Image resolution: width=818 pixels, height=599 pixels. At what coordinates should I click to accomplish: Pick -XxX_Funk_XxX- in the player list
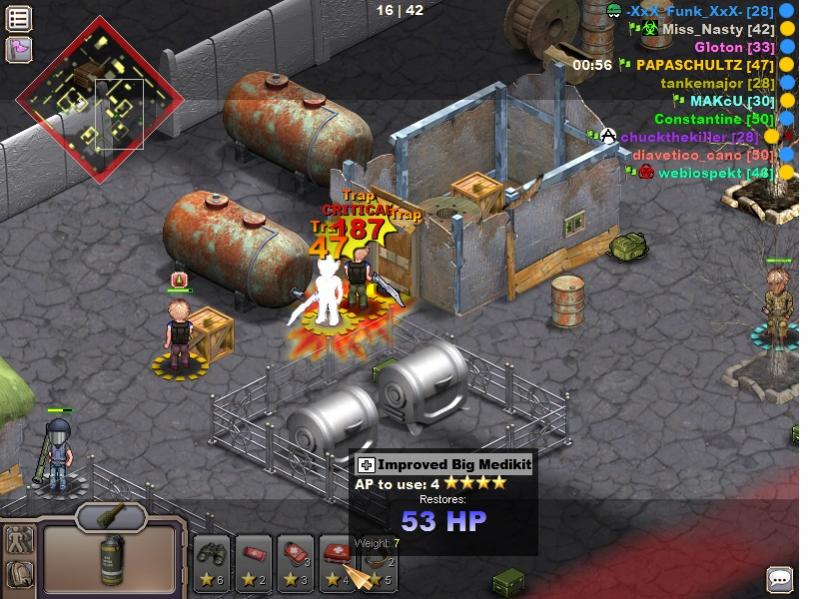(698, 11)
